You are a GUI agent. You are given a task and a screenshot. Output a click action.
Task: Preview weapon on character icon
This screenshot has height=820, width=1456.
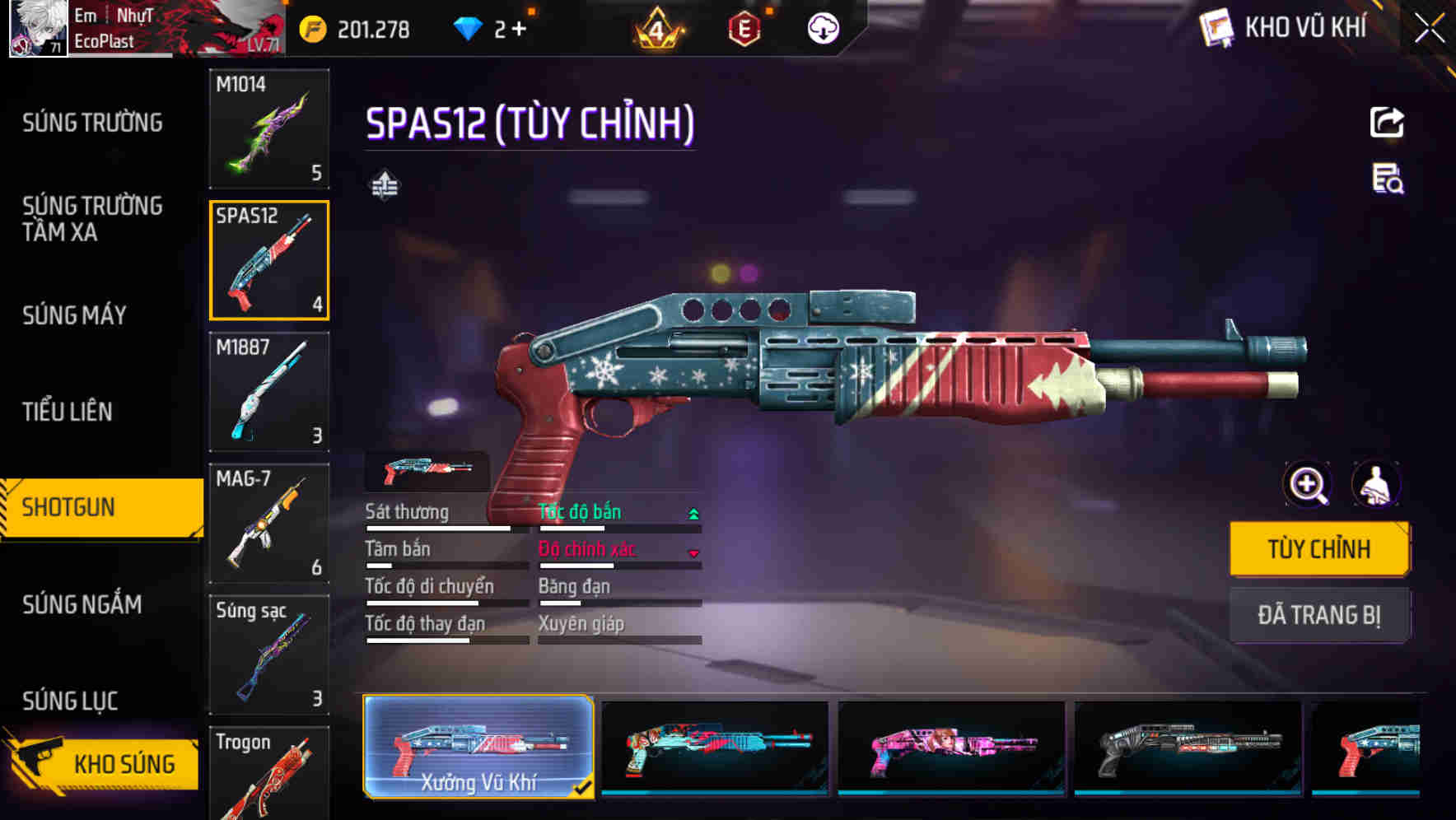1375,485
